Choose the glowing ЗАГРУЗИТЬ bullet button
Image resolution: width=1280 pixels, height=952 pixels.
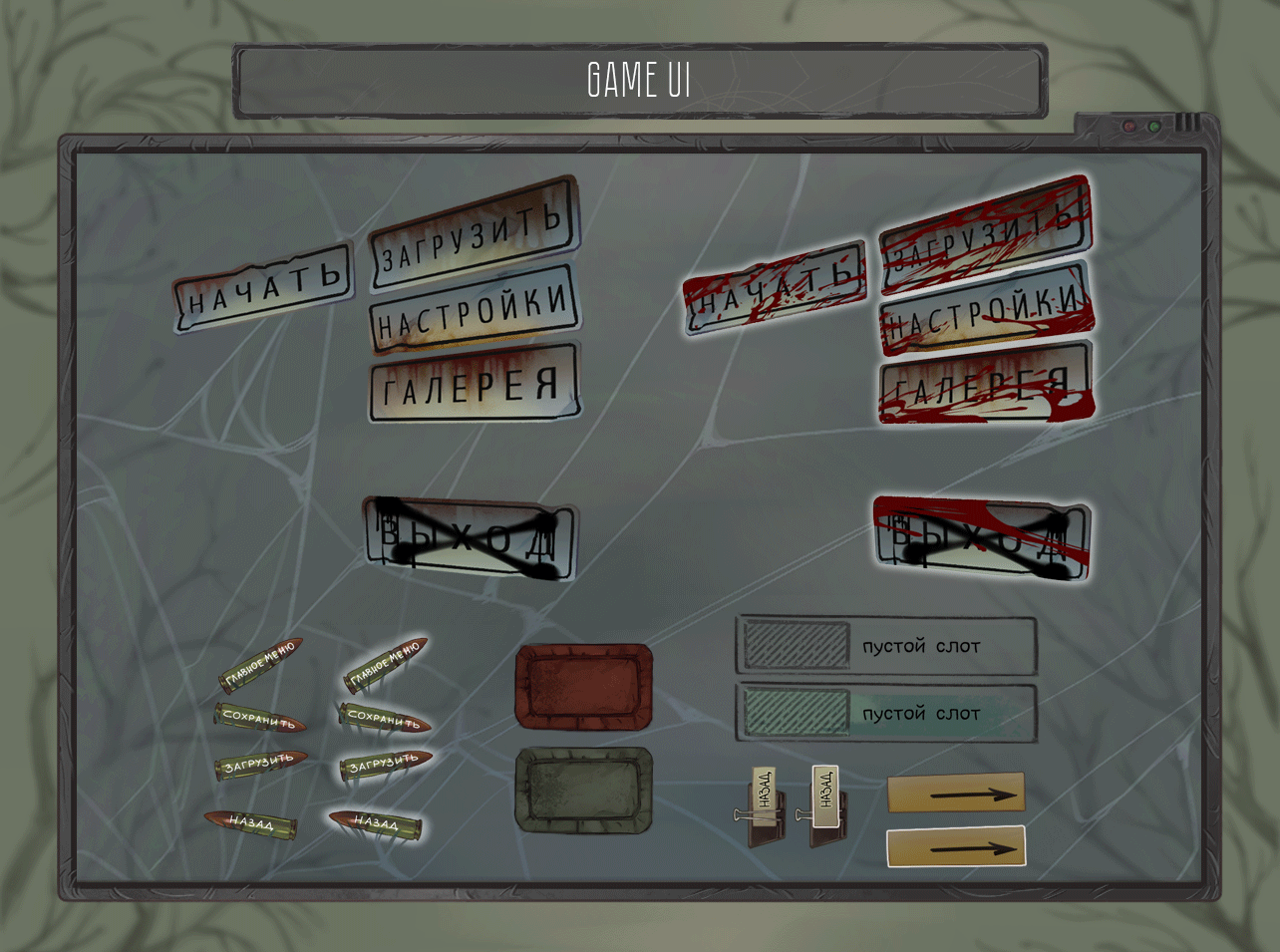click(385, 765)
